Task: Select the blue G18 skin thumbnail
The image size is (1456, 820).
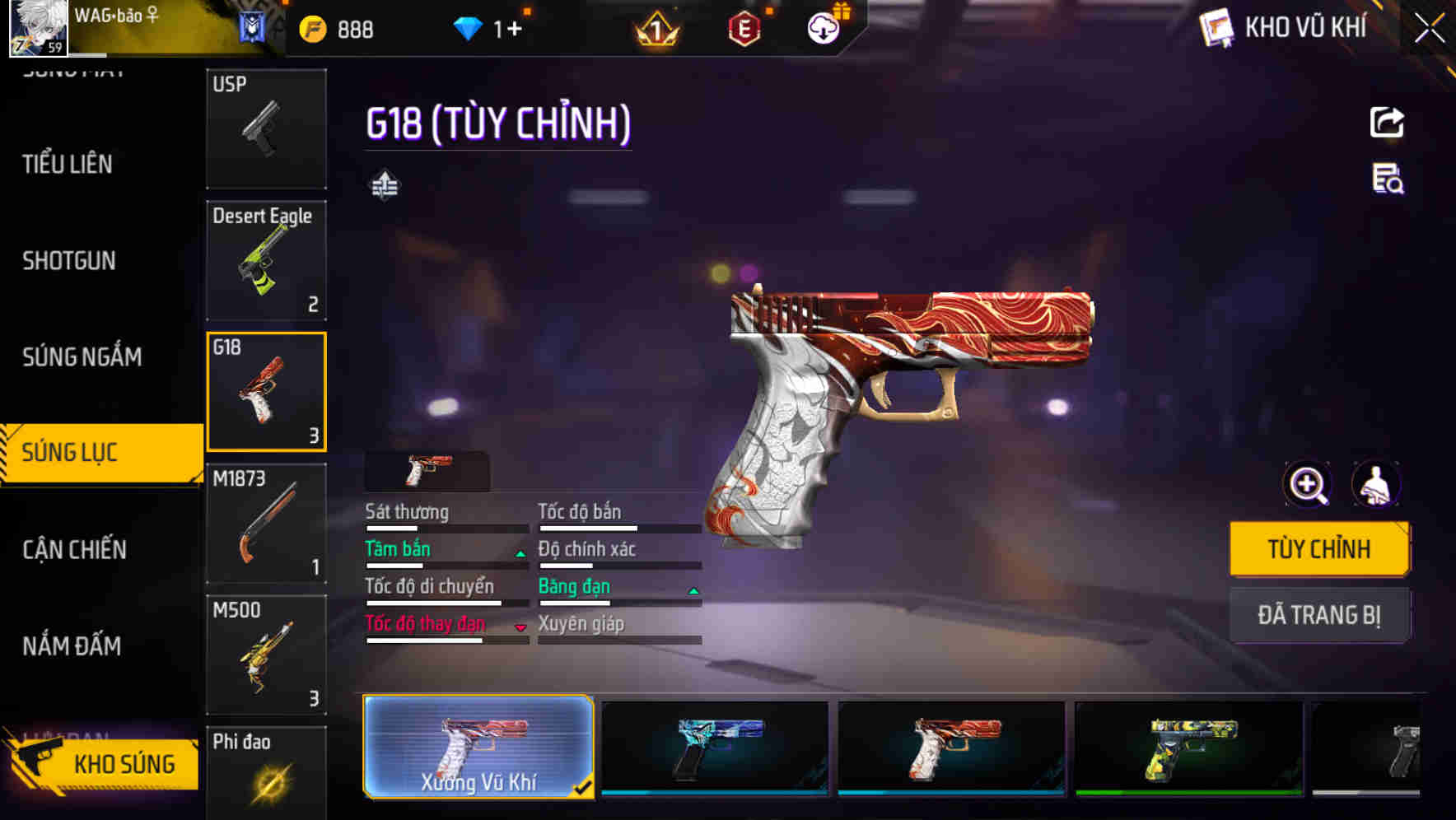Action: click(714, 748)
